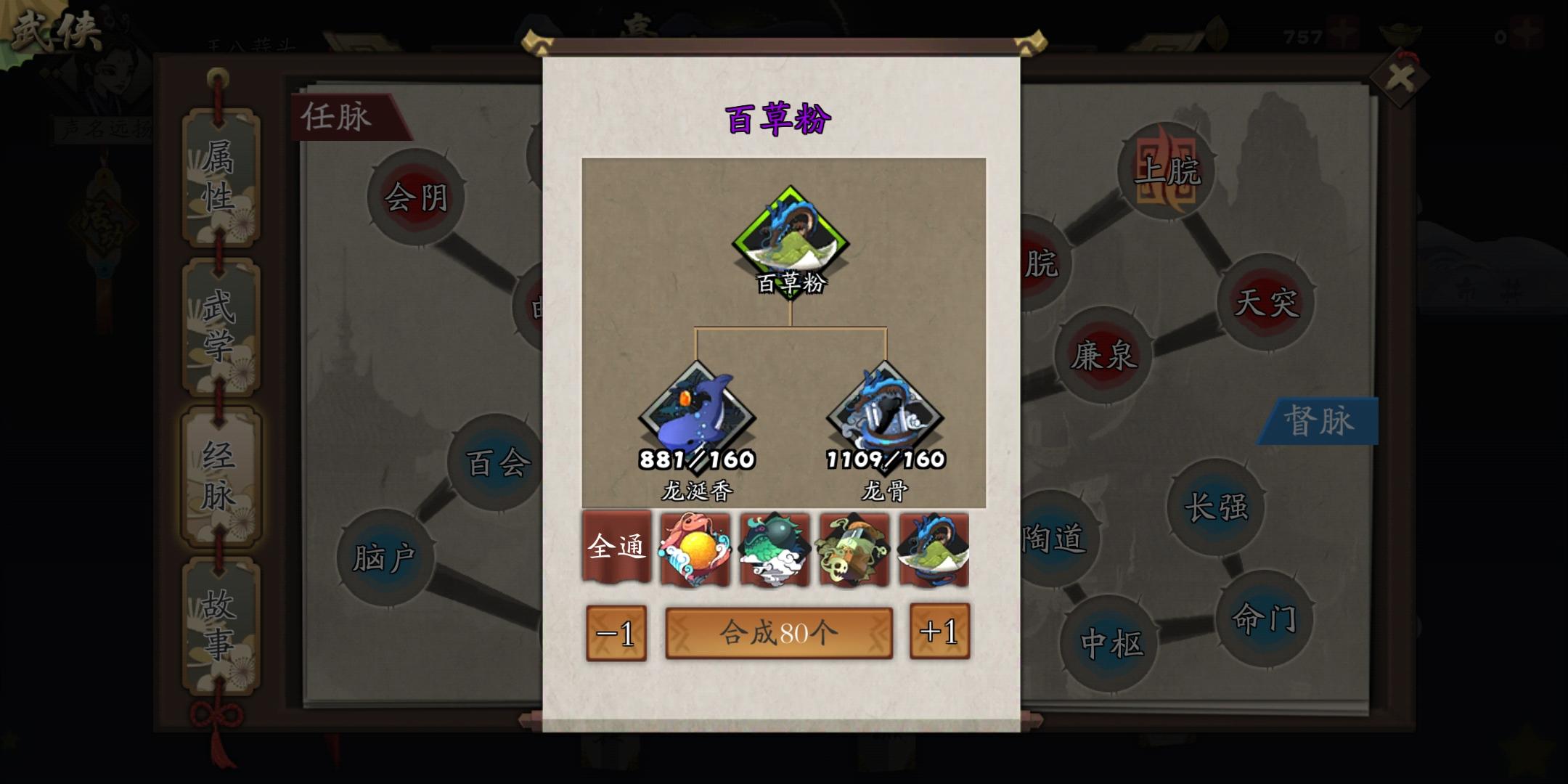
Task: Click the −1 quantity button
Action: coord(616,633)
